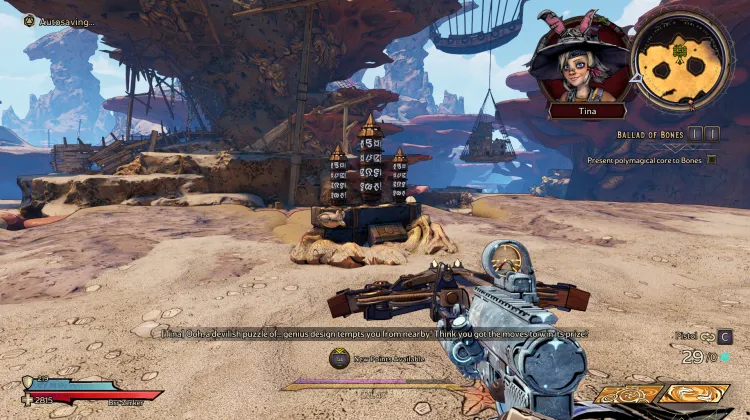Activate the left action skill icon
Viewport: 750px width, 420px height.
point(630,395)
